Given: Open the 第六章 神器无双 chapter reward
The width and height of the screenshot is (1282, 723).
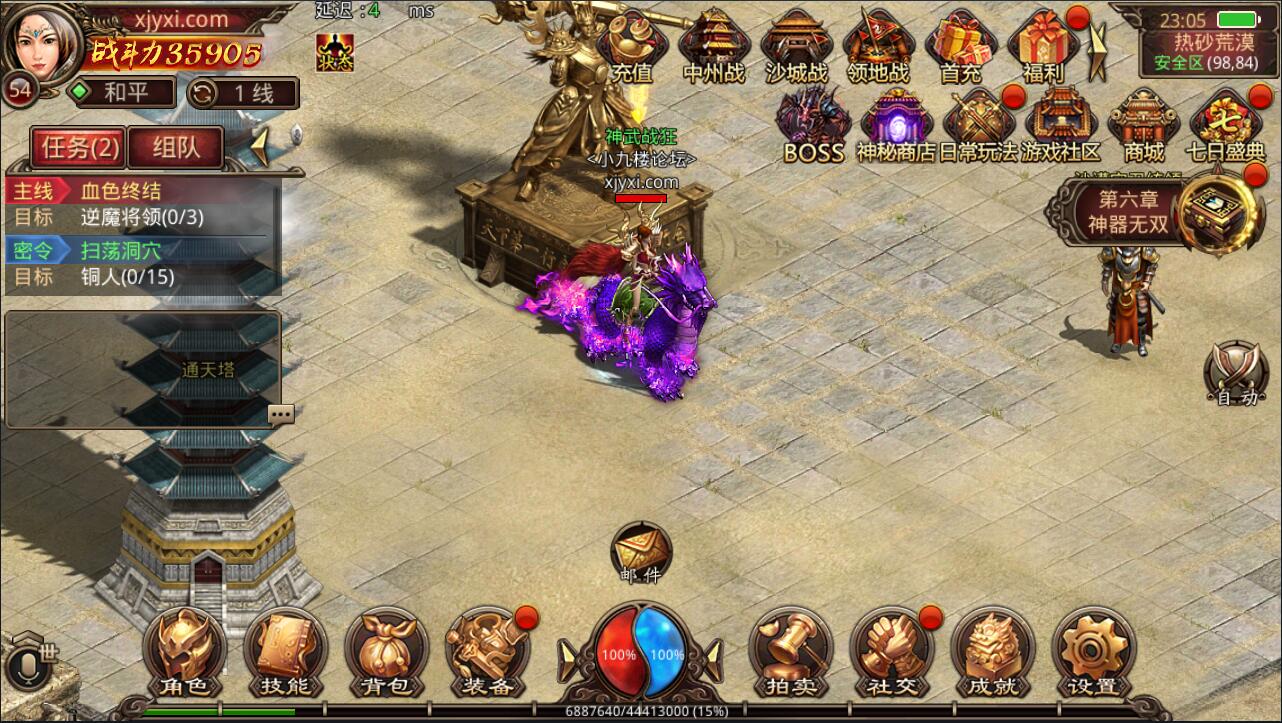Looking at the screenshot, I should point(1135,212).
